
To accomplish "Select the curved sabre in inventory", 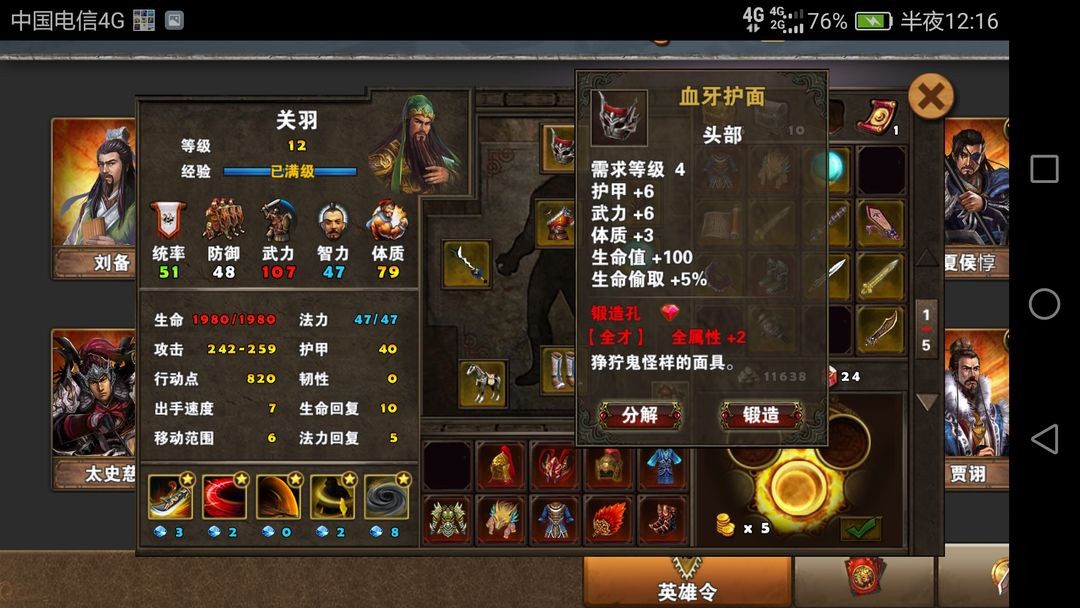I will tap(881, 330).
